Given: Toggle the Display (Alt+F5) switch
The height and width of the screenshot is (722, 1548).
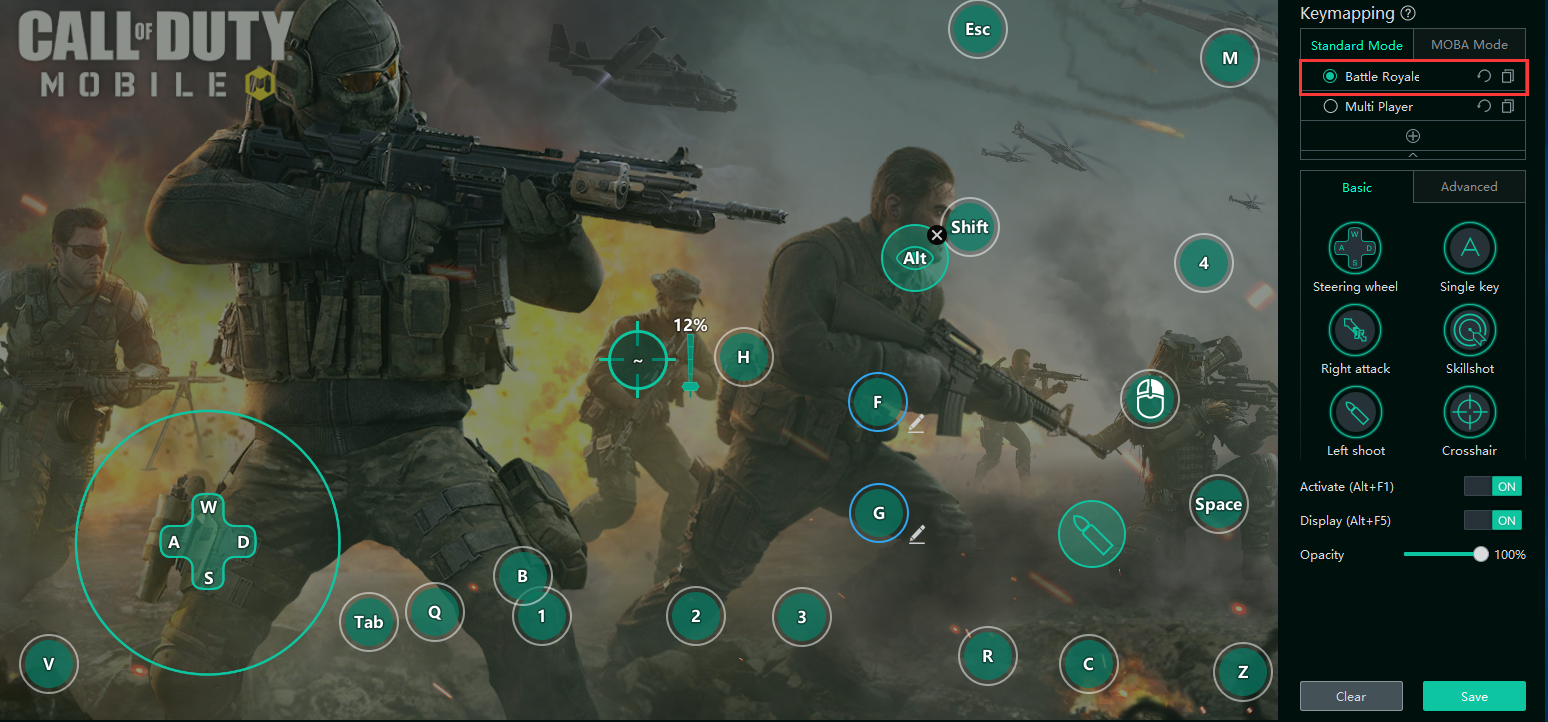Looking at the screenshot, I should coord(1492,521).
